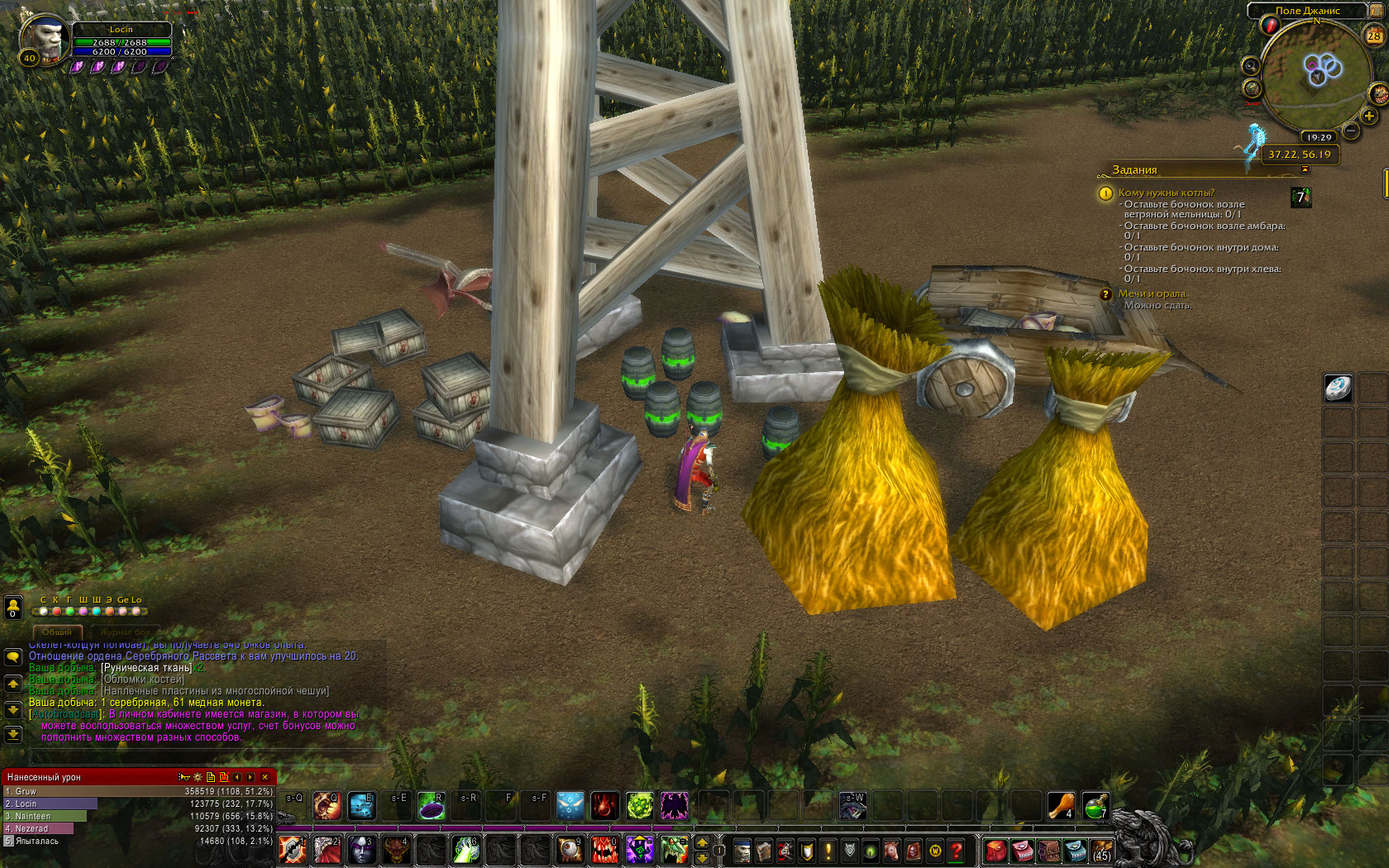Collapse the Задания quest tracker
1389x868 pixels.
coord(1305,169)
